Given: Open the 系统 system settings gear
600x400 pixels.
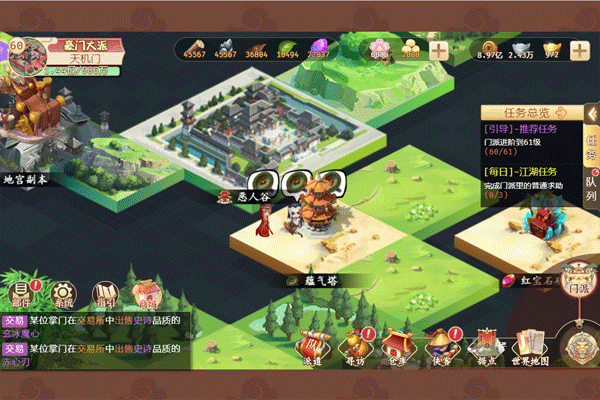Looking at the screenshot, I should click(64, 294).
